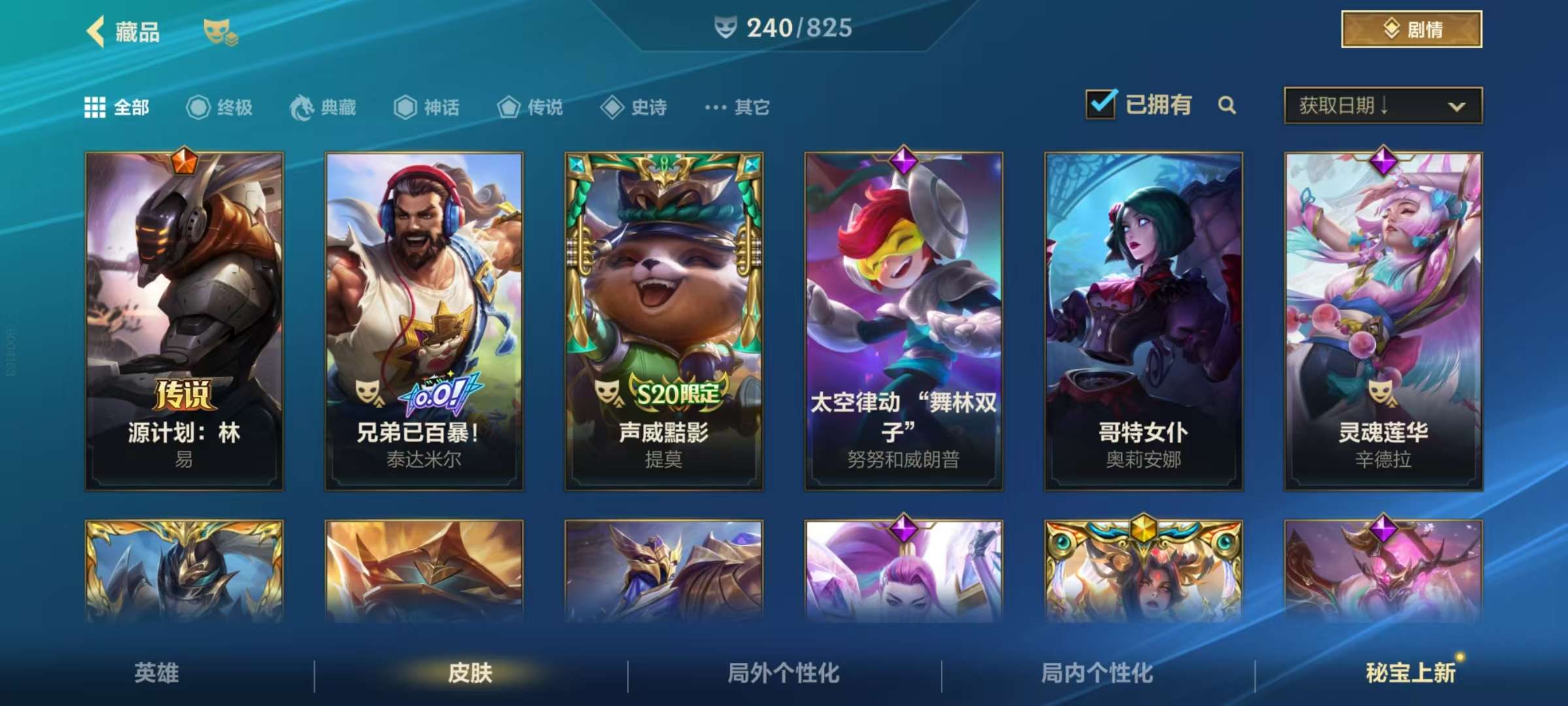
Task: Select the 典藏 dragon filter icon
Action: click(x=300, y=107)
